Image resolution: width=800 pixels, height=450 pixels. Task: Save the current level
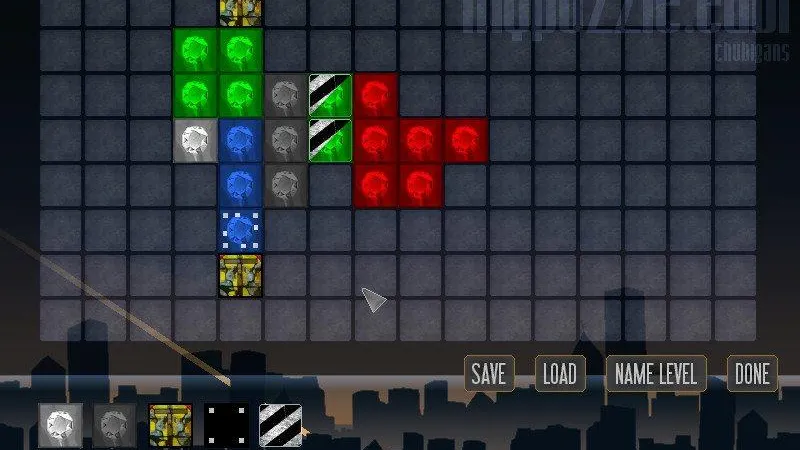coord(488,374)
